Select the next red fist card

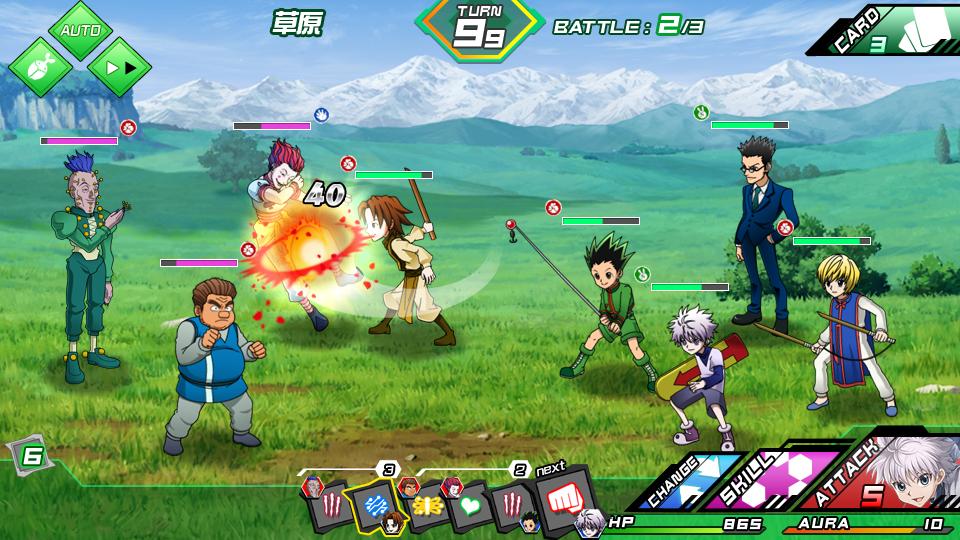(x=563, y=495)
